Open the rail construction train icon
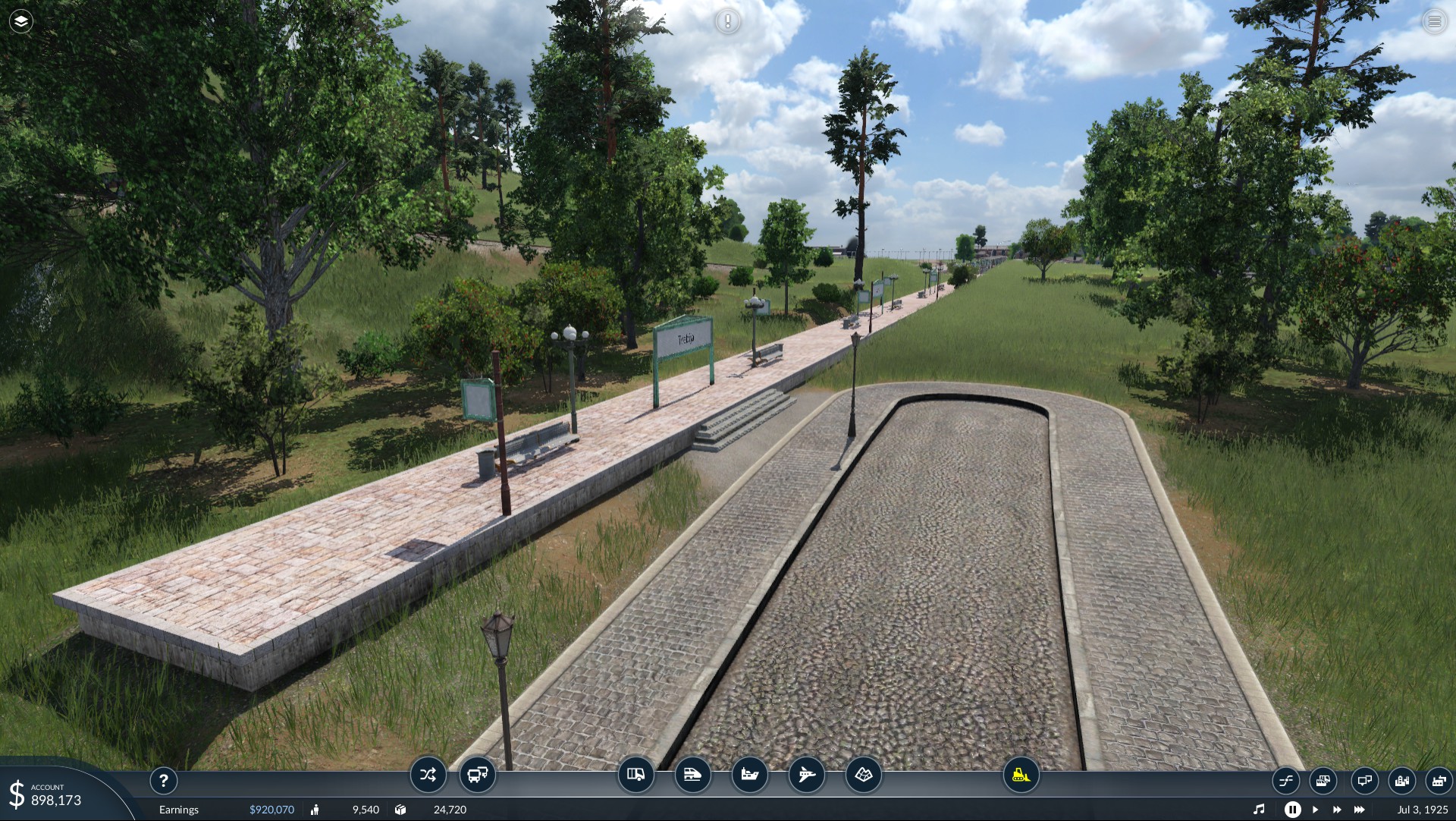This screenshot has height=821, width=1456. pyautogui.click(x=692, y=775)
